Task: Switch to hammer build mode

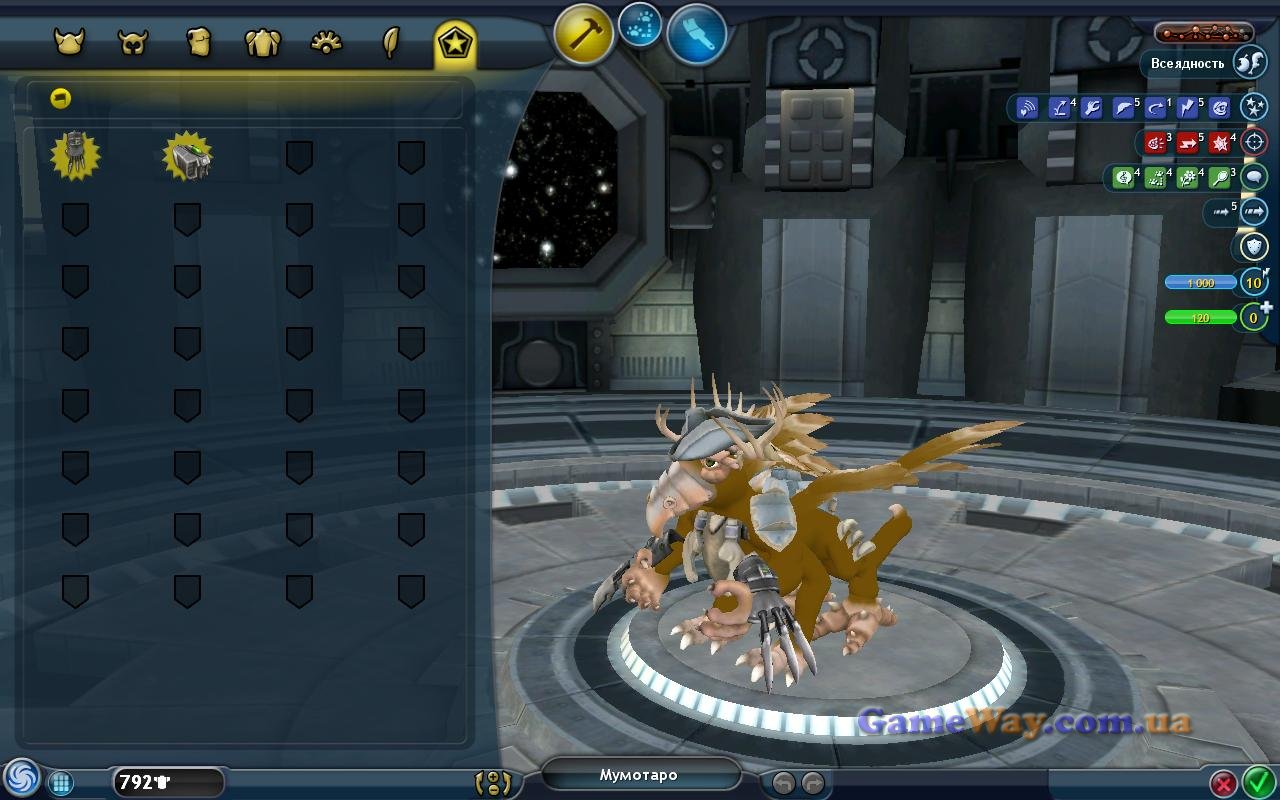Action: (584, 35)
